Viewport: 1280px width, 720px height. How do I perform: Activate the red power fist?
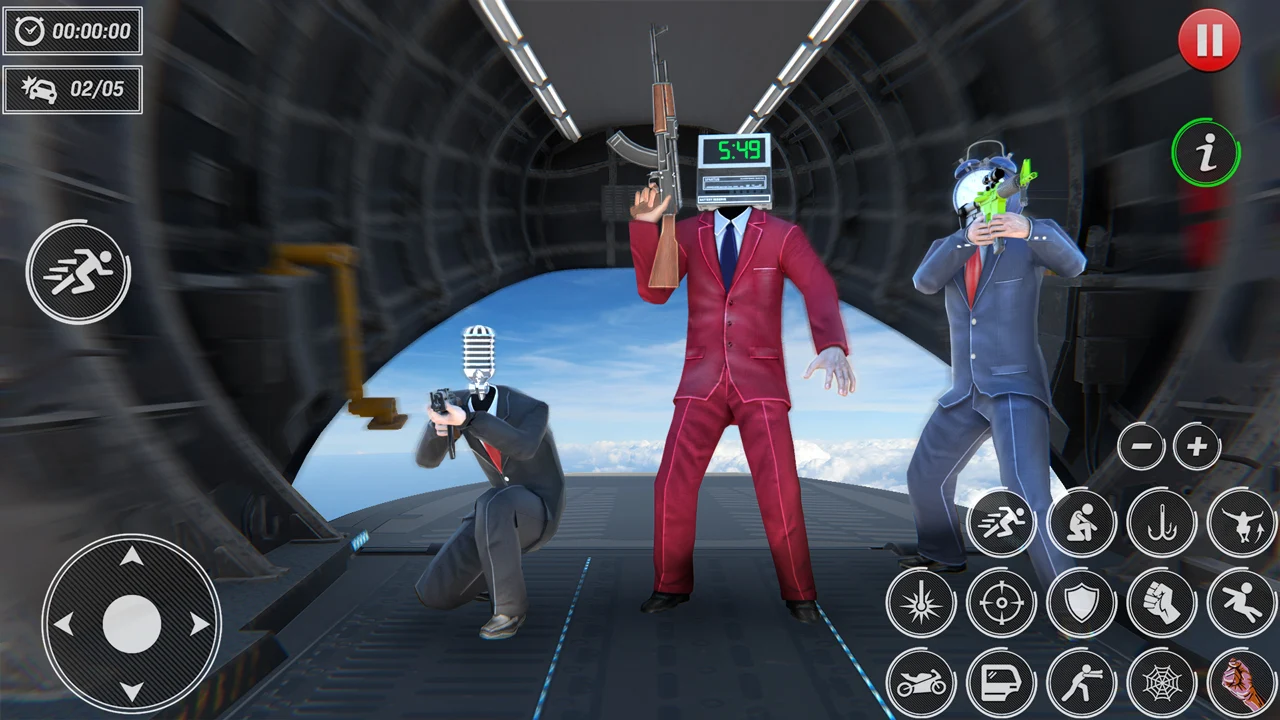click(1241, 683)
